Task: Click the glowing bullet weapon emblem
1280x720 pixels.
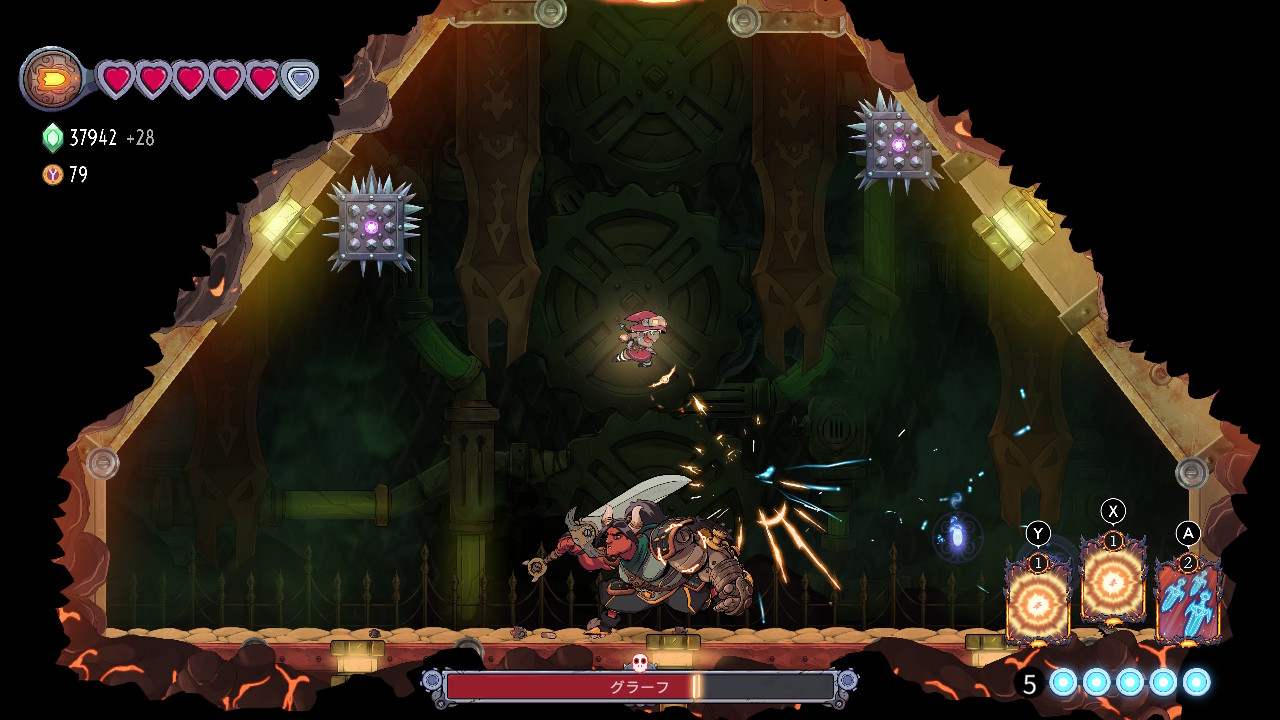Action: pos(53,78)
